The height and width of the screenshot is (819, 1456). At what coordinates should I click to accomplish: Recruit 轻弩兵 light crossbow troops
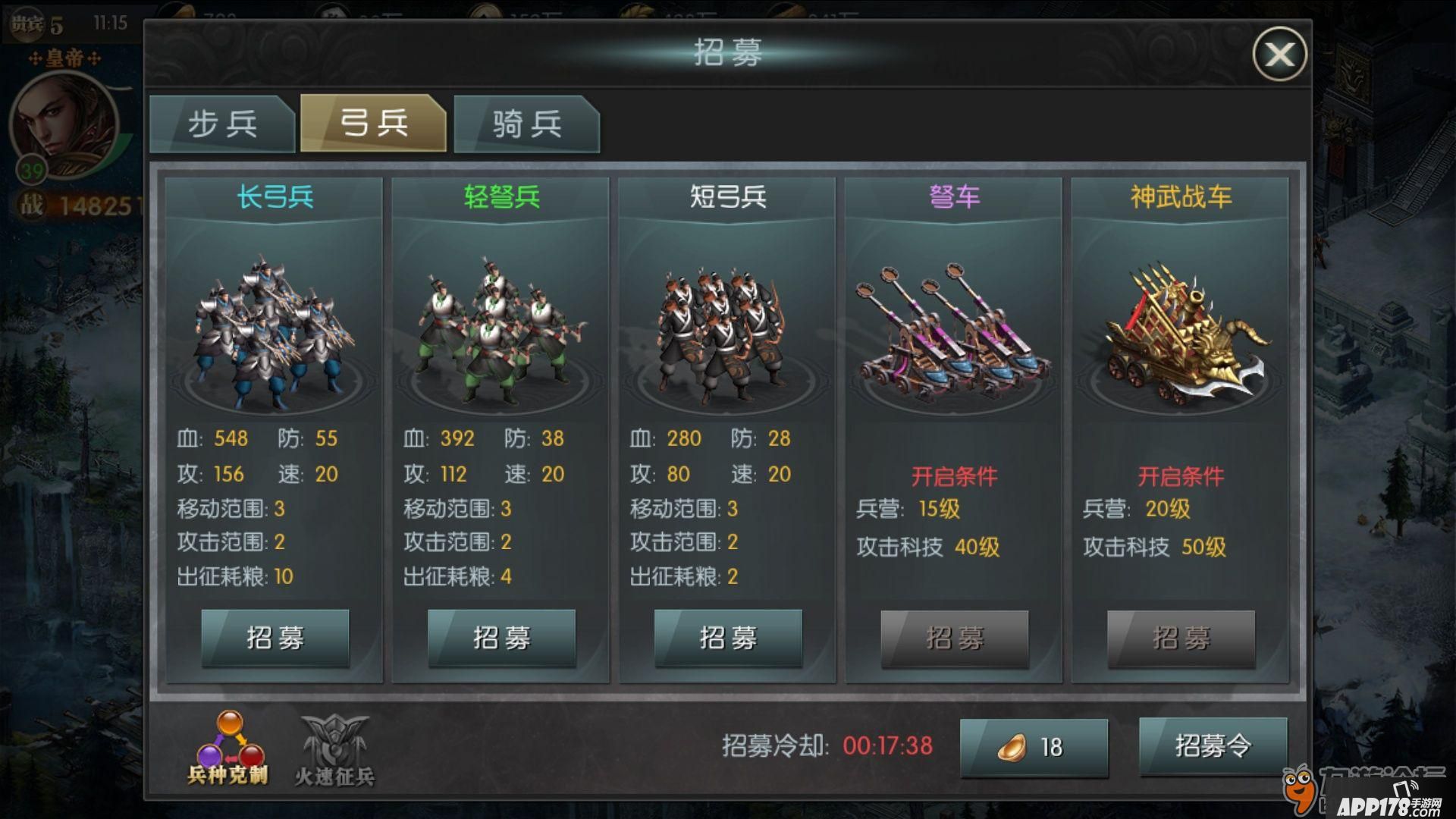[501, 638]
